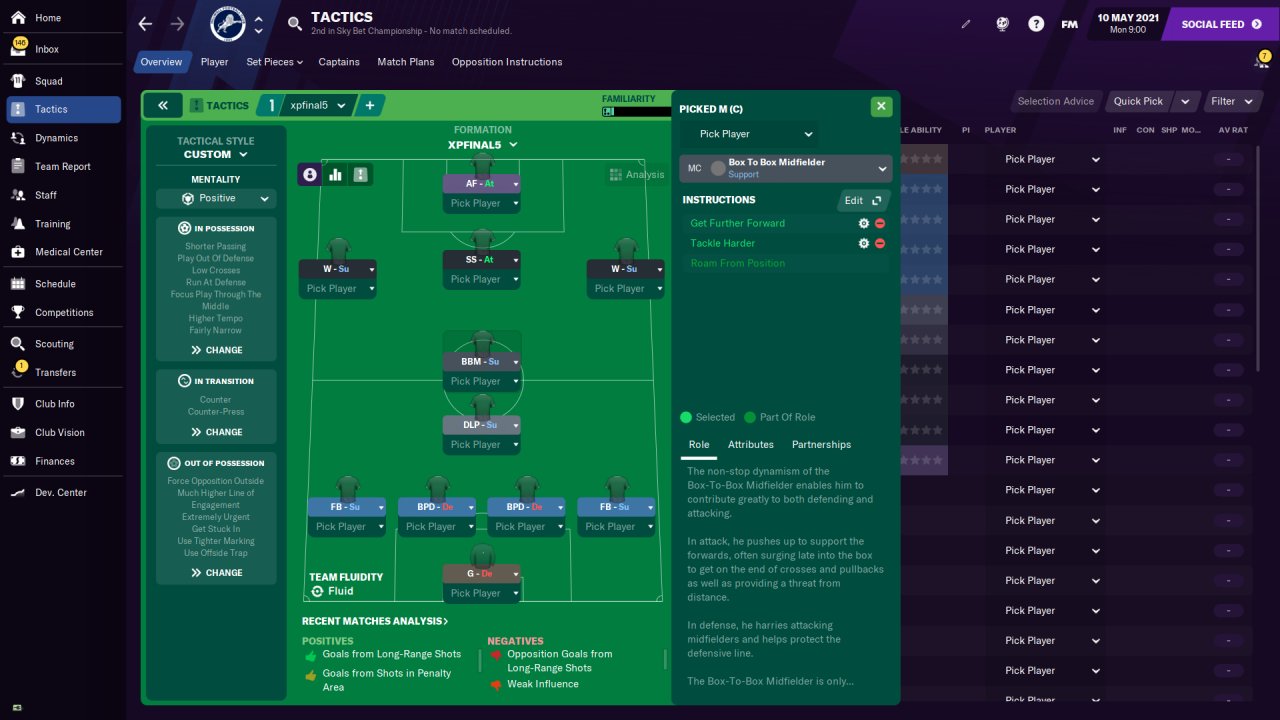This screenshot has height=720, width=1280.
Task: Open the Match Plans tab
Action: click(x=405, y=62)
